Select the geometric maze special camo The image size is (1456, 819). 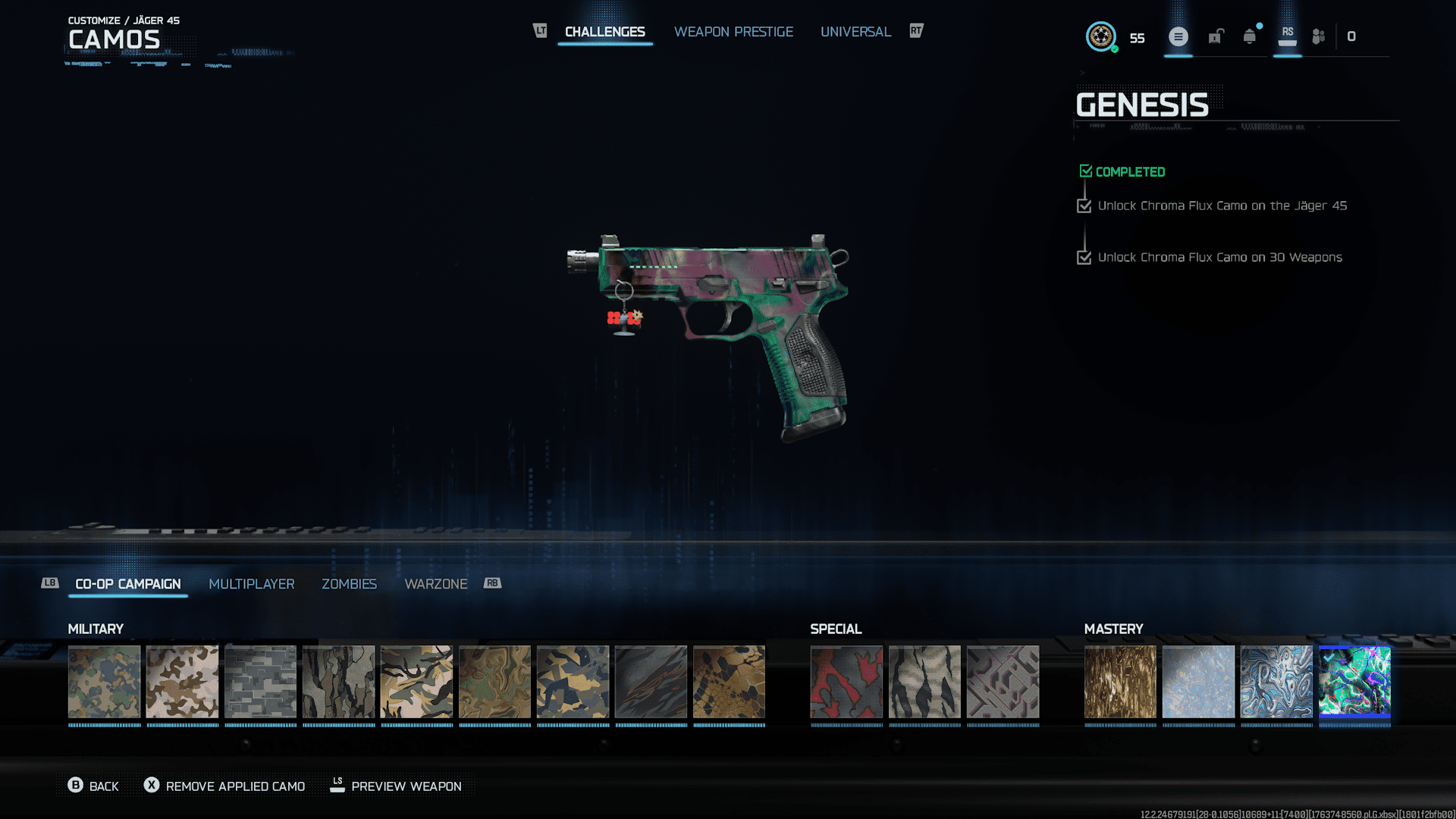click(x=1003, y=681)
